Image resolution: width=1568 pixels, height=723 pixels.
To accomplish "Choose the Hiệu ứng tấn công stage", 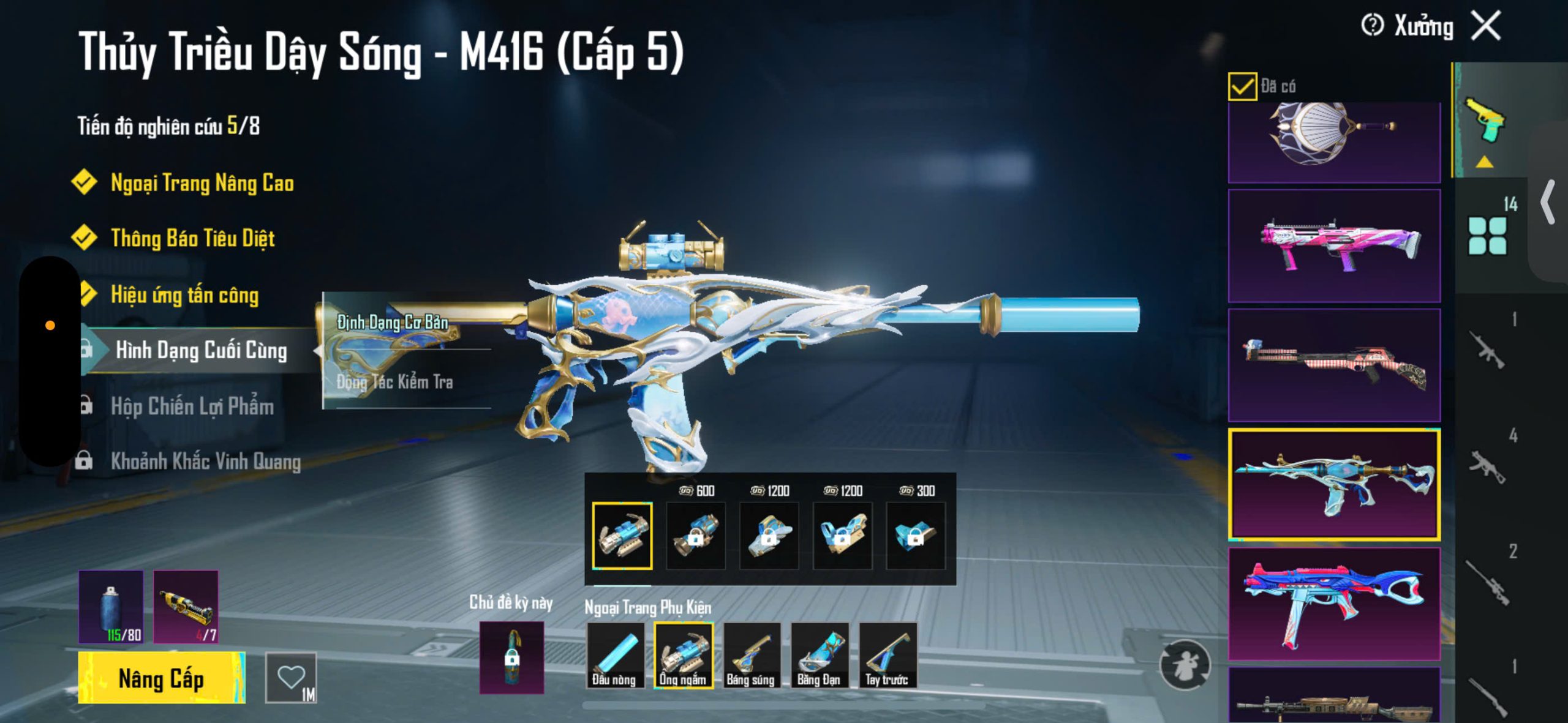I will coord(184,295).
